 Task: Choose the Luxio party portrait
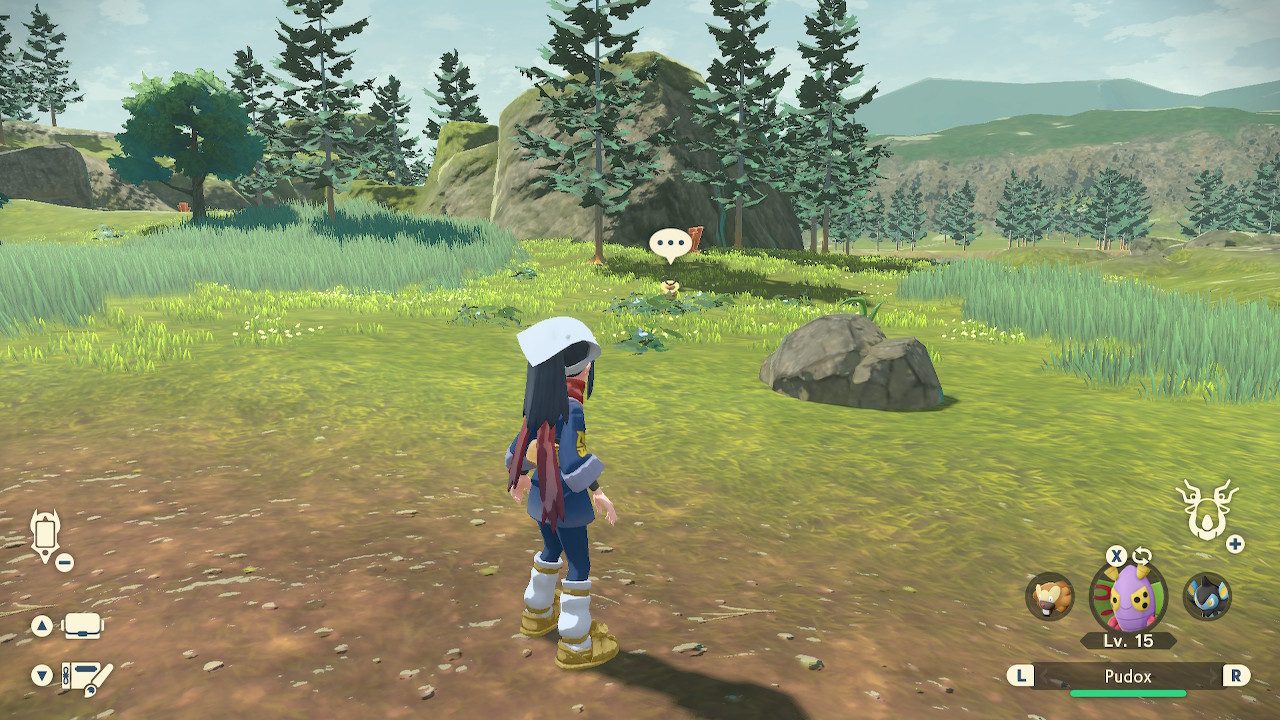pyautogui.click(x=1207, y=597)
